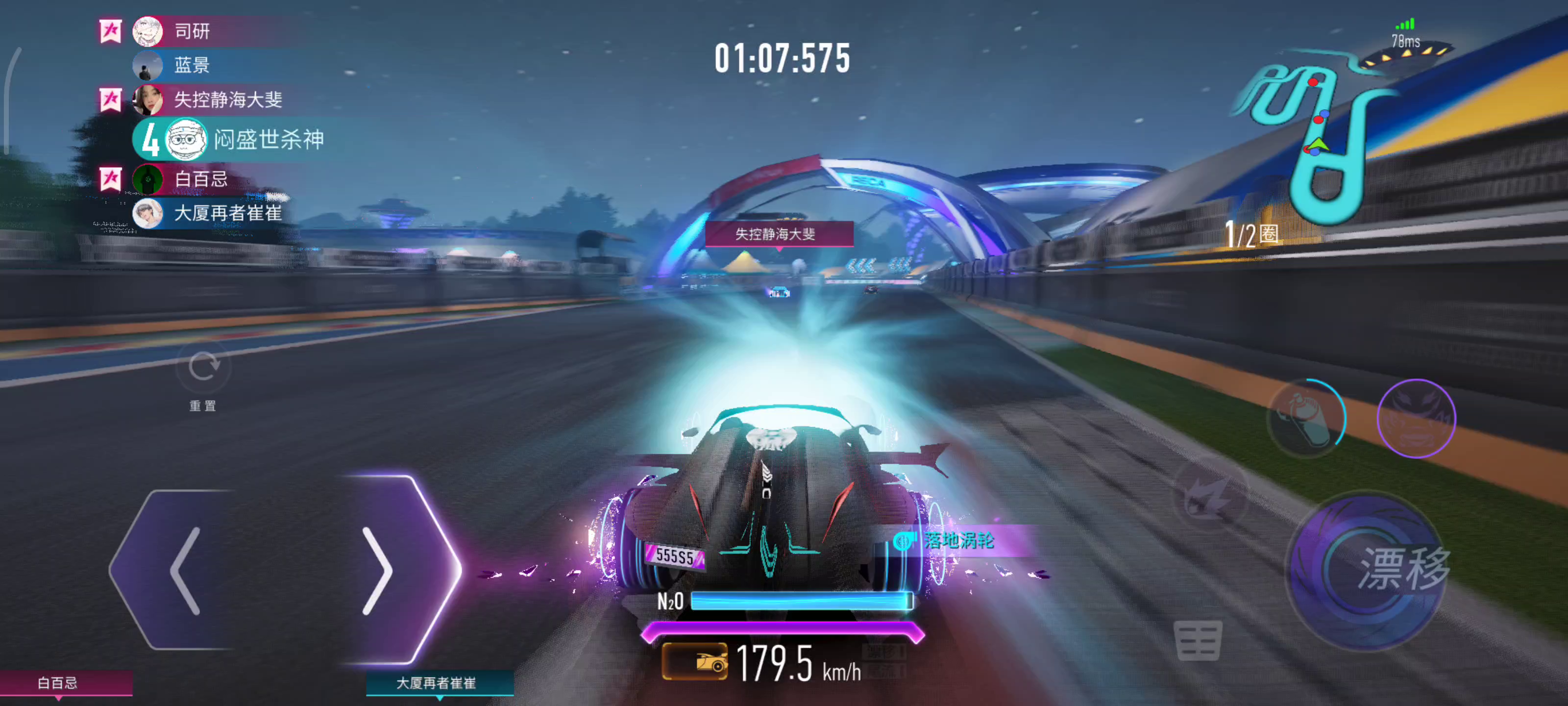Viewport: 1568px width, 706px height.
Task: Select player 白百忌 in the ranking list
Action: point(201,179)
